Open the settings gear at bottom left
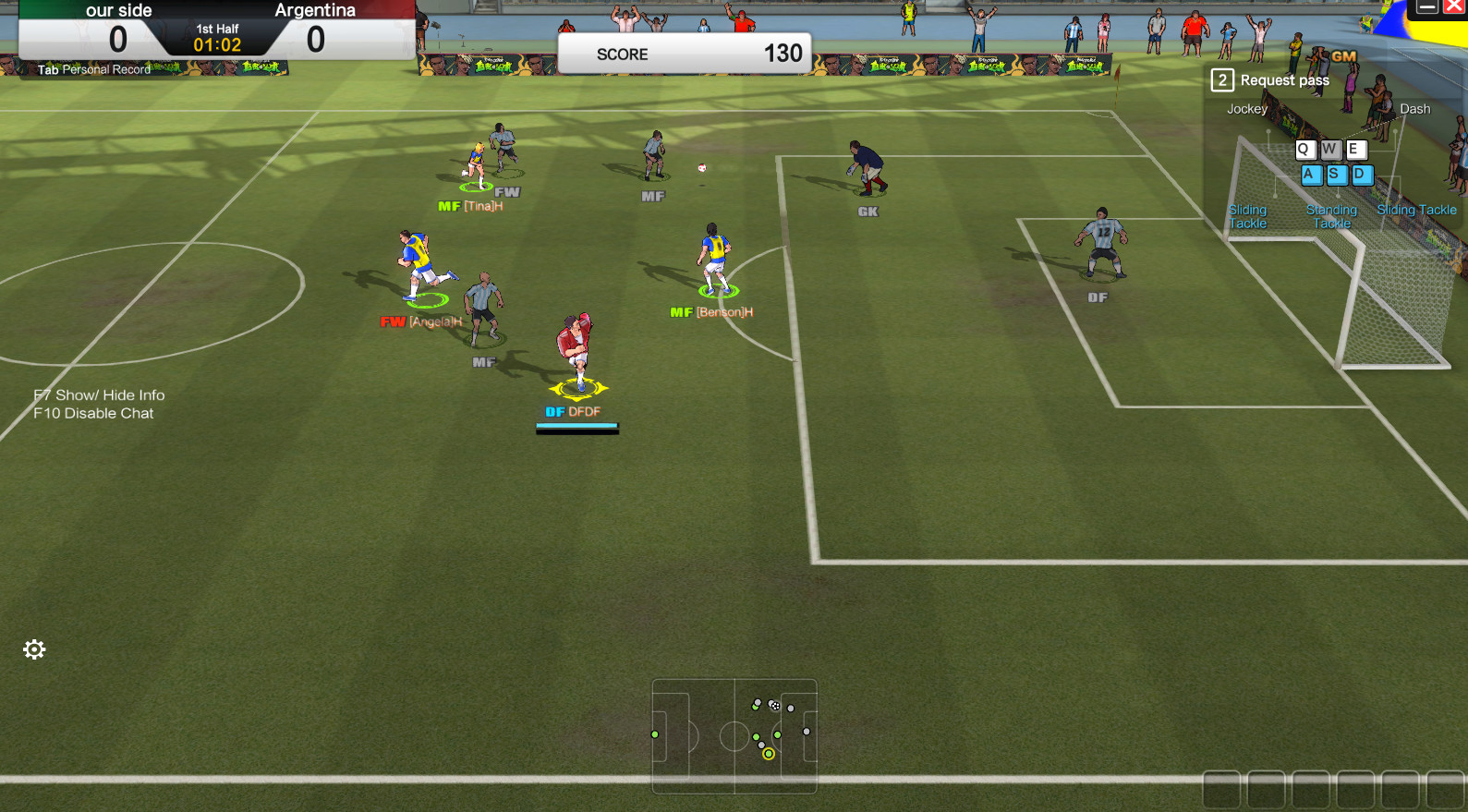This screenshot has width=1468, height=812. pyautogui.click(x=34, y=649)
